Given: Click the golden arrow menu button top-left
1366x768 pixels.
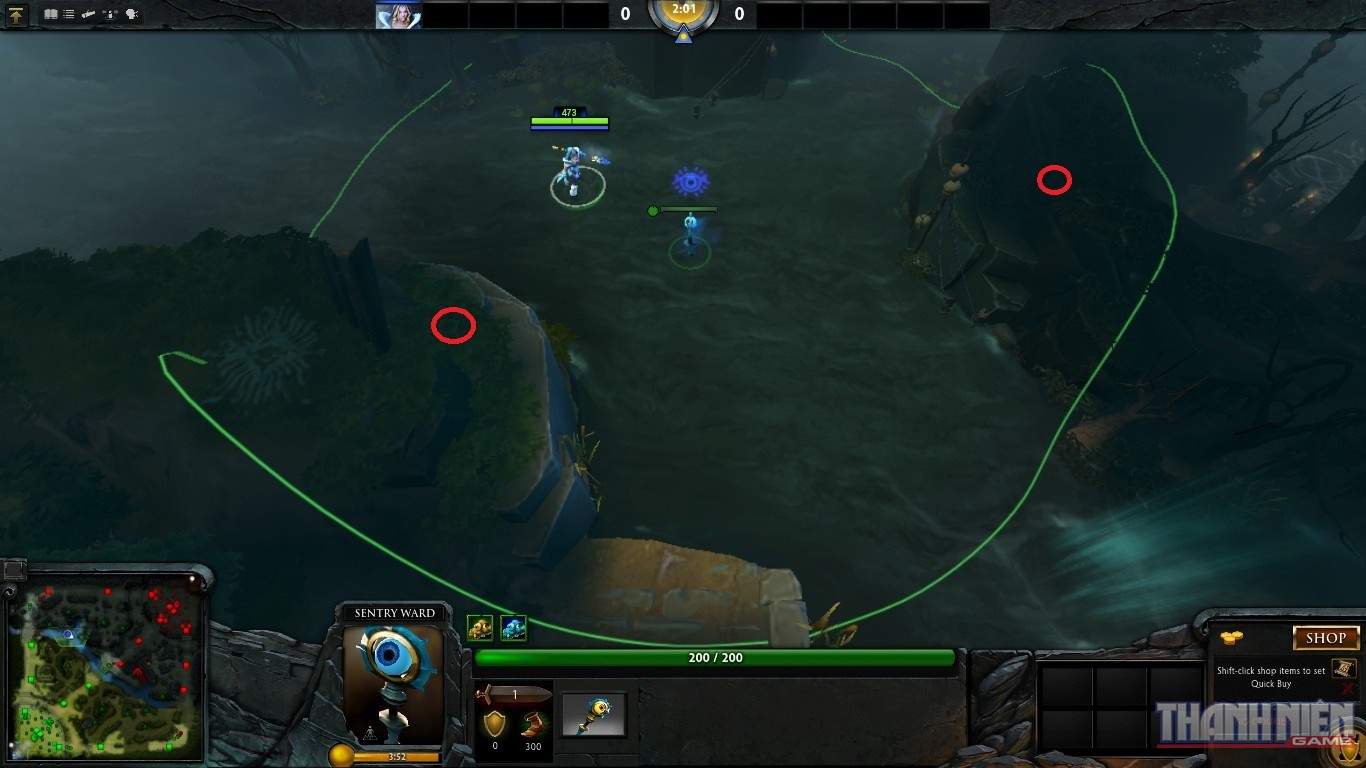Looking at the screenshot, I should pos(15,15).
